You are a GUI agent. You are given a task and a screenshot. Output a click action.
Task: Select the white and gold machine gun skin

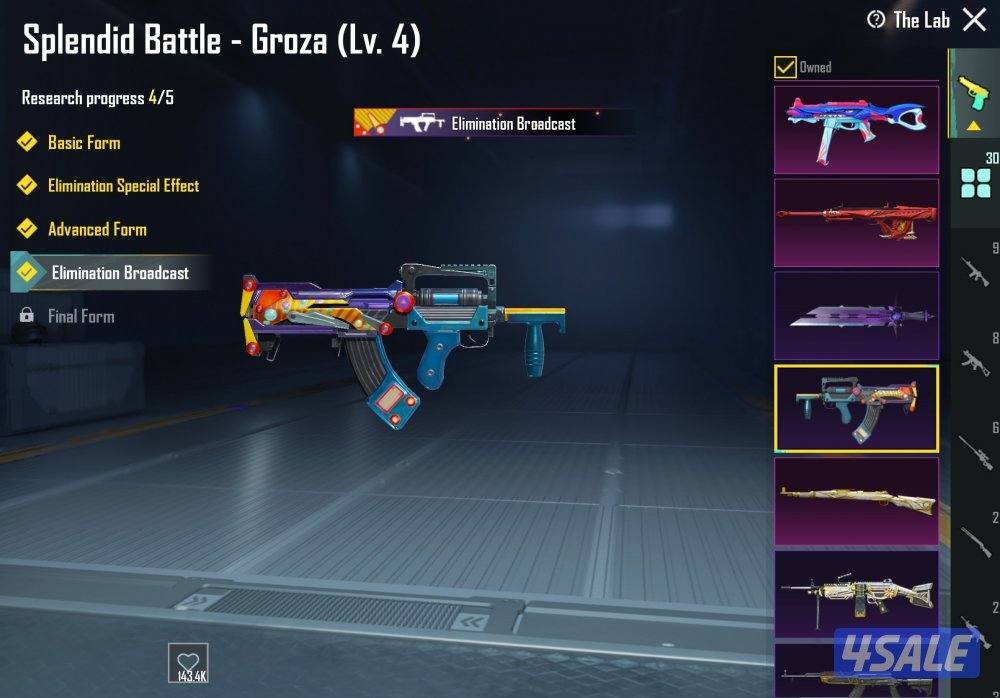[856, 593]
